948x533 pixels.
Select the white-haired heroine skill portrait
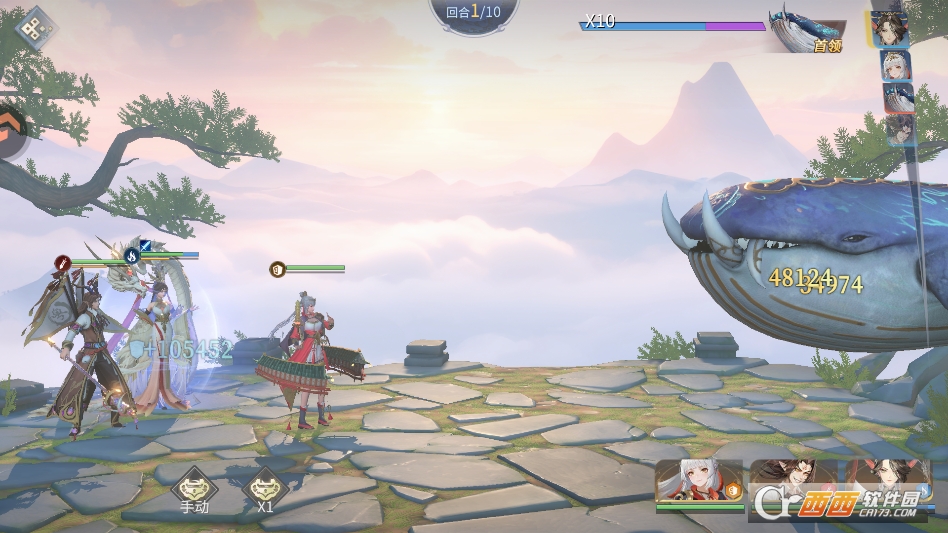pyautogui.click(x=698, y=482)
